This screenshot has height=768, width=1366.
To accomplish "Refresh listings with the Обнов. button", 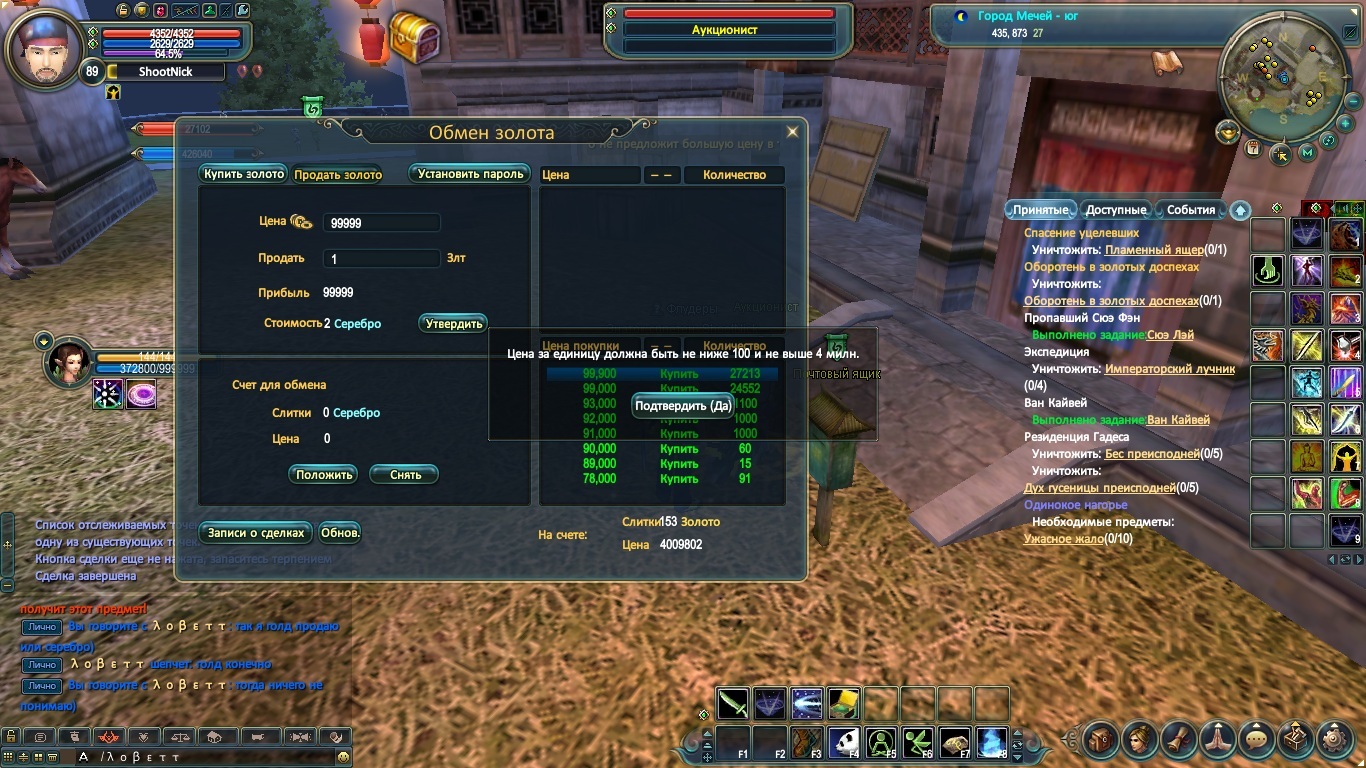I will point(340,533).
